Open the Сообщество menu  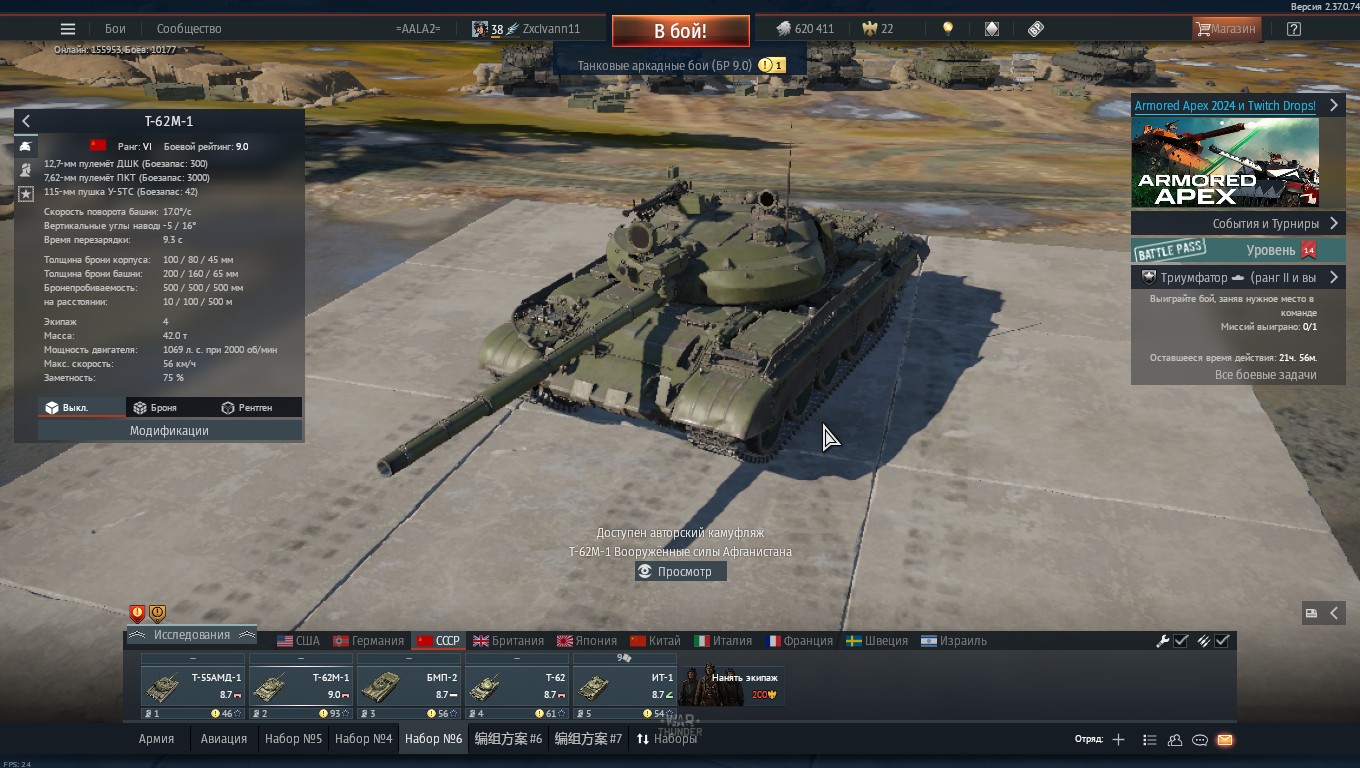tap(189, 29)
